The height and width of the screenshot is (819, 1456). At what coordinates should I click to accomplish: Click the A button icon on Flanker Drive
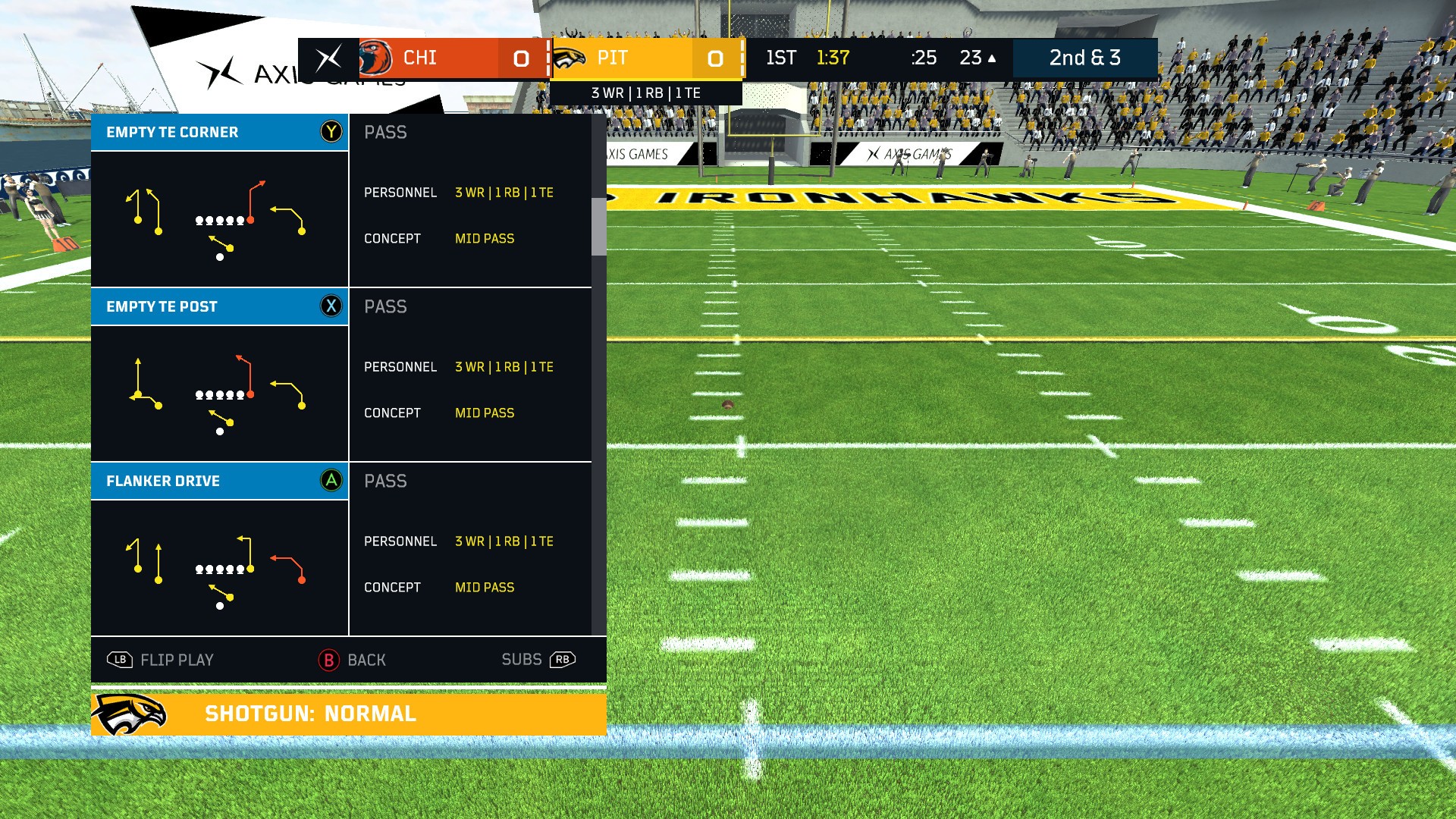coord(332,481)
